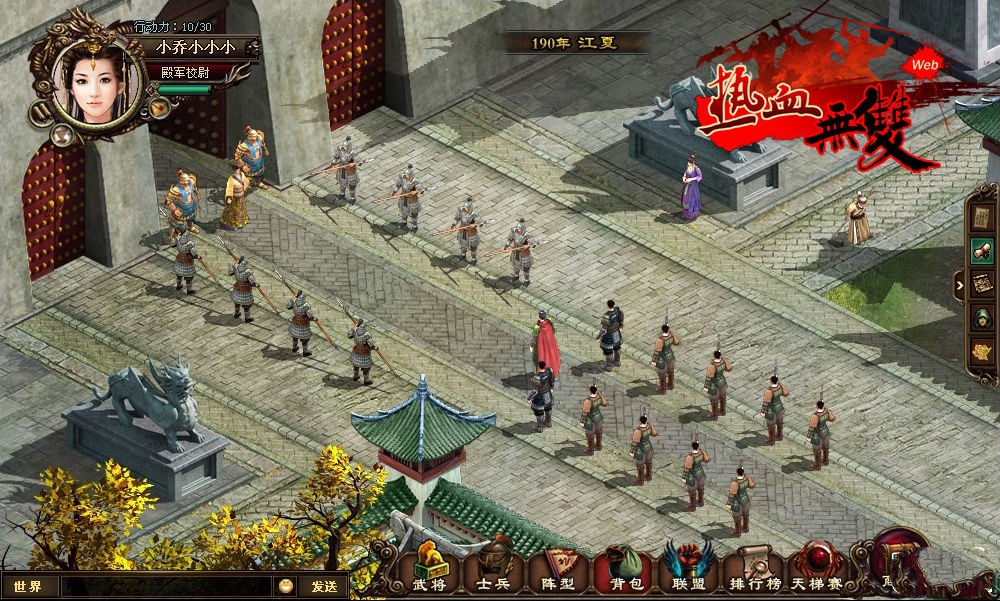Image resolution: width=1000 pixels, height=601 pixels.
Task: Click the chat message input box
Action: click(x=165, y=586)
